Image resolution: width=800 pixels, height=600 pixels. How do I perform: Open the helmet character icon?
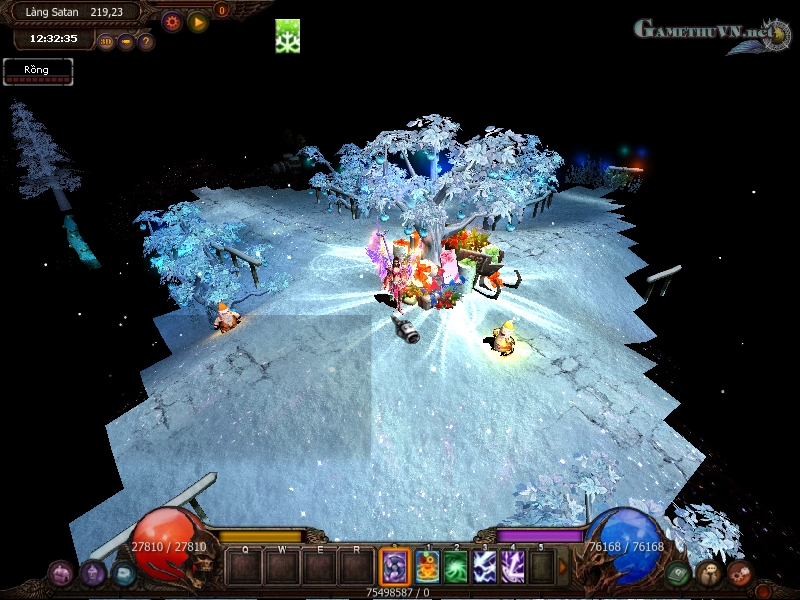pyautogui.click(x=93, y=573)
